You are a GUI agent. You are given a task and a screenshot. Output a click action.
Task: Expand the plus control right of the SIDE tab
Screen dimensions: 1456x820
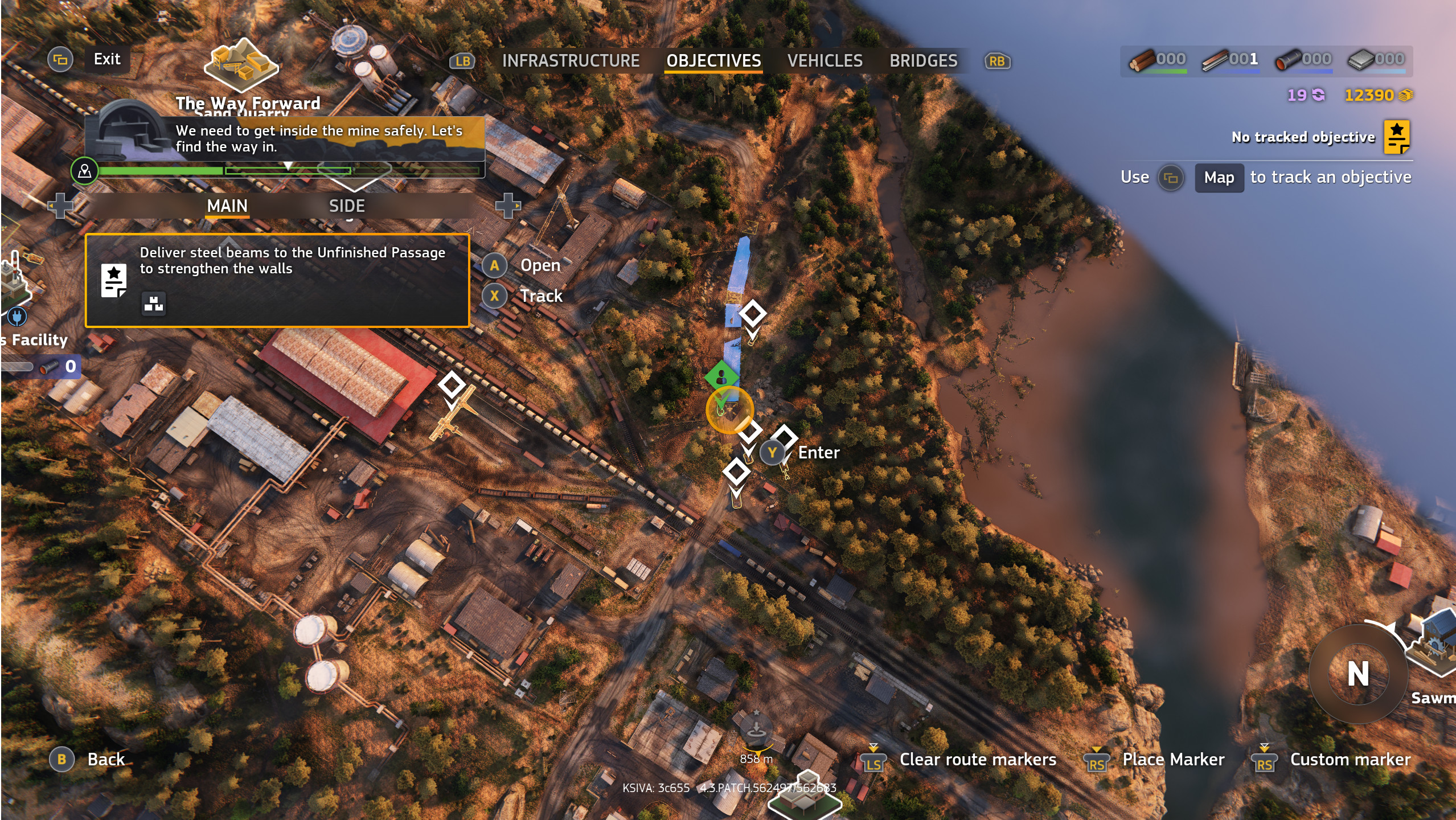coord(508,206)
